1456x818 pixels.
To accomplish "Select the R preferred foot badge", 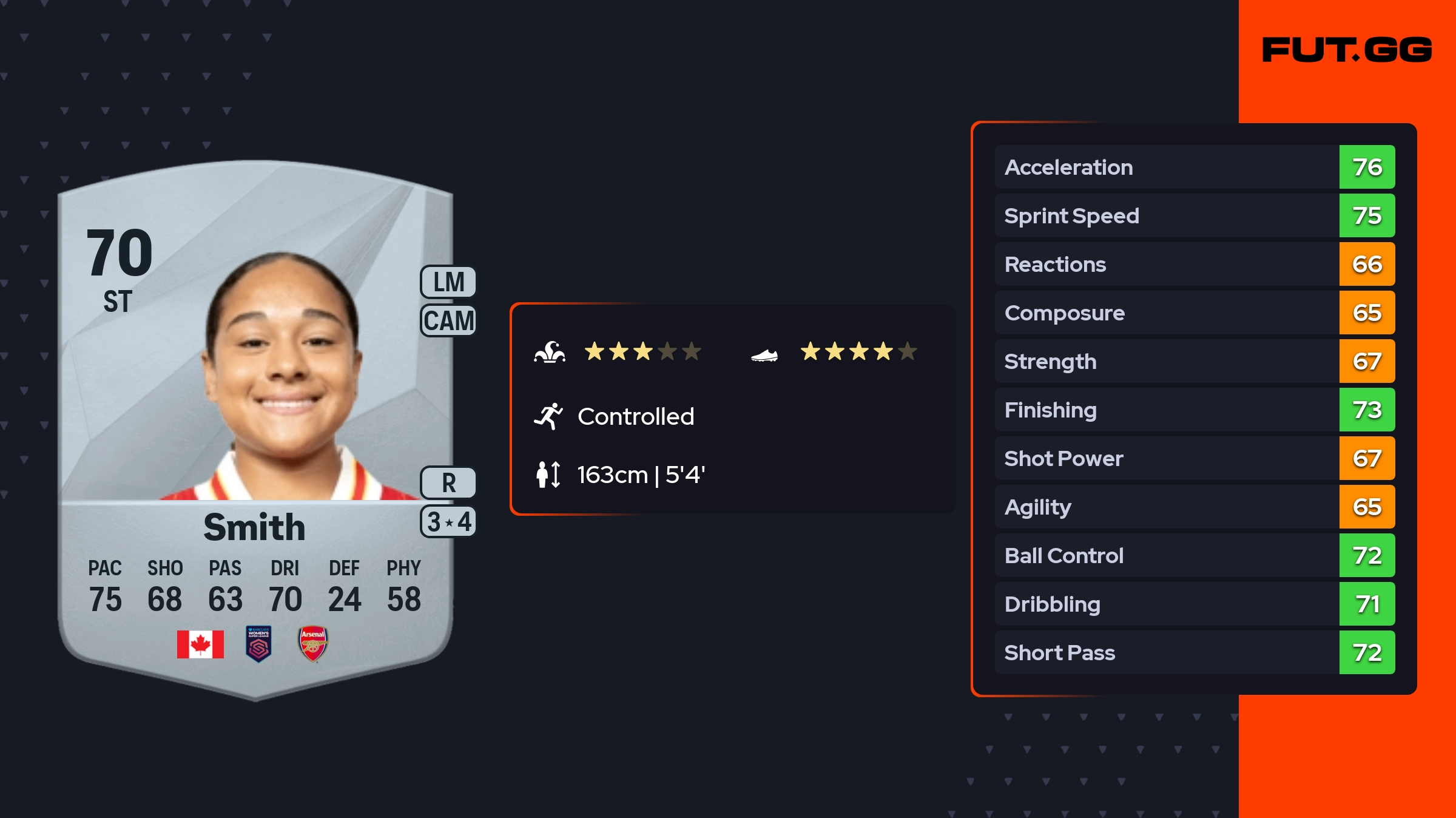I will pos(448,483).
